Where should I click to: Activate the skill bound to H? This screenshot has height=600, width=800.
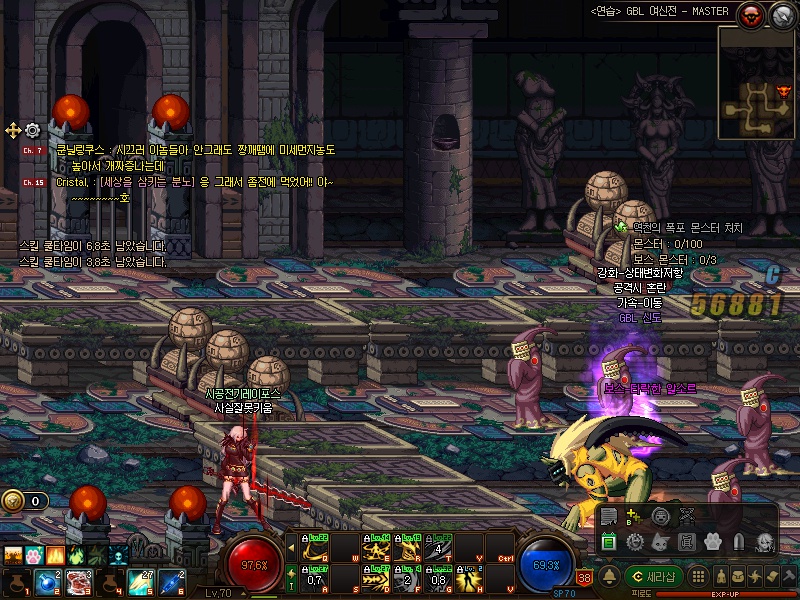pos(469,578)
